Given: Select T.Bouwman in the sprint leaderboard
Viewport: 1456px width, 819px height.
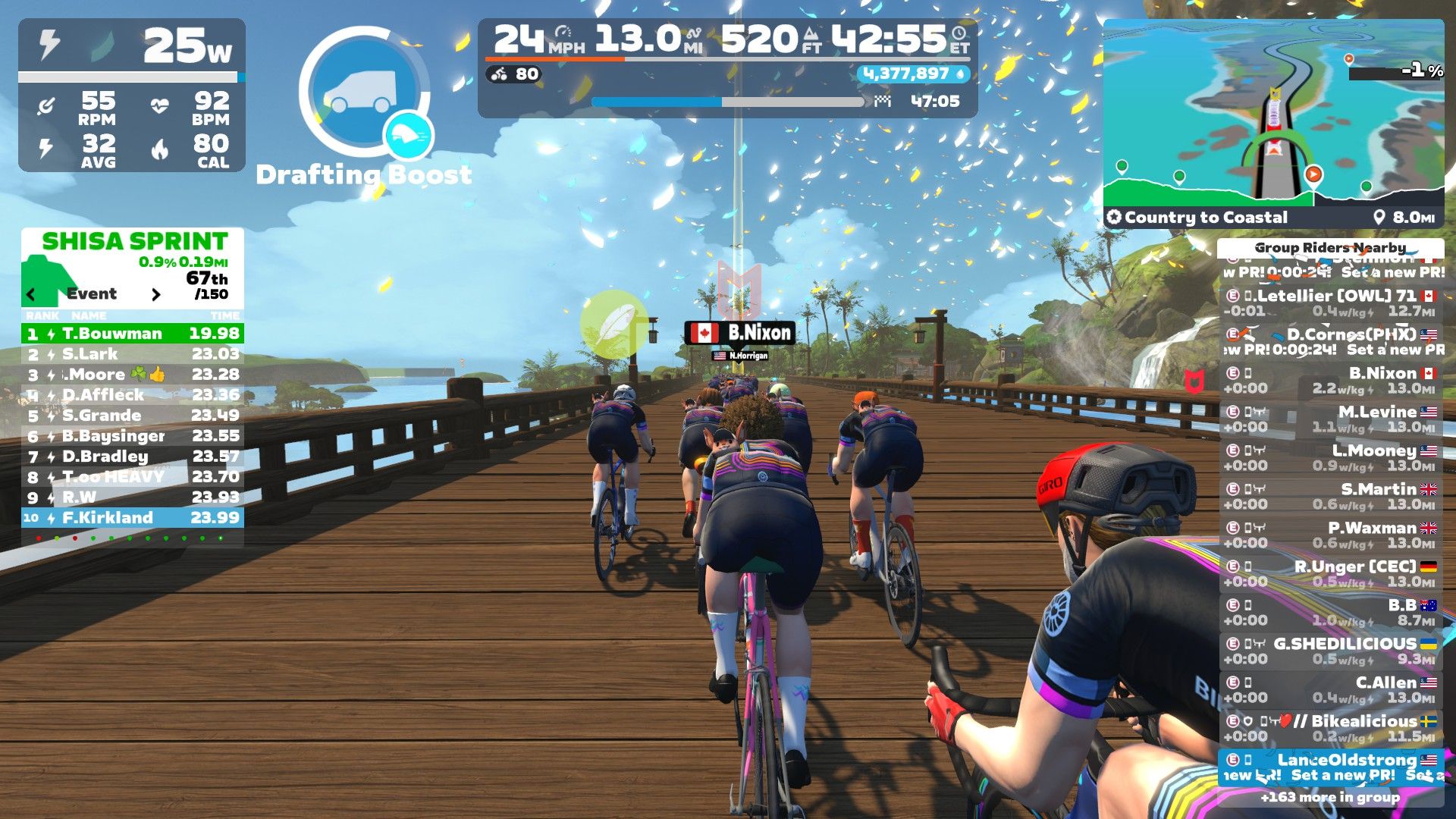Looking at the screenshot, I should point(133,334).
